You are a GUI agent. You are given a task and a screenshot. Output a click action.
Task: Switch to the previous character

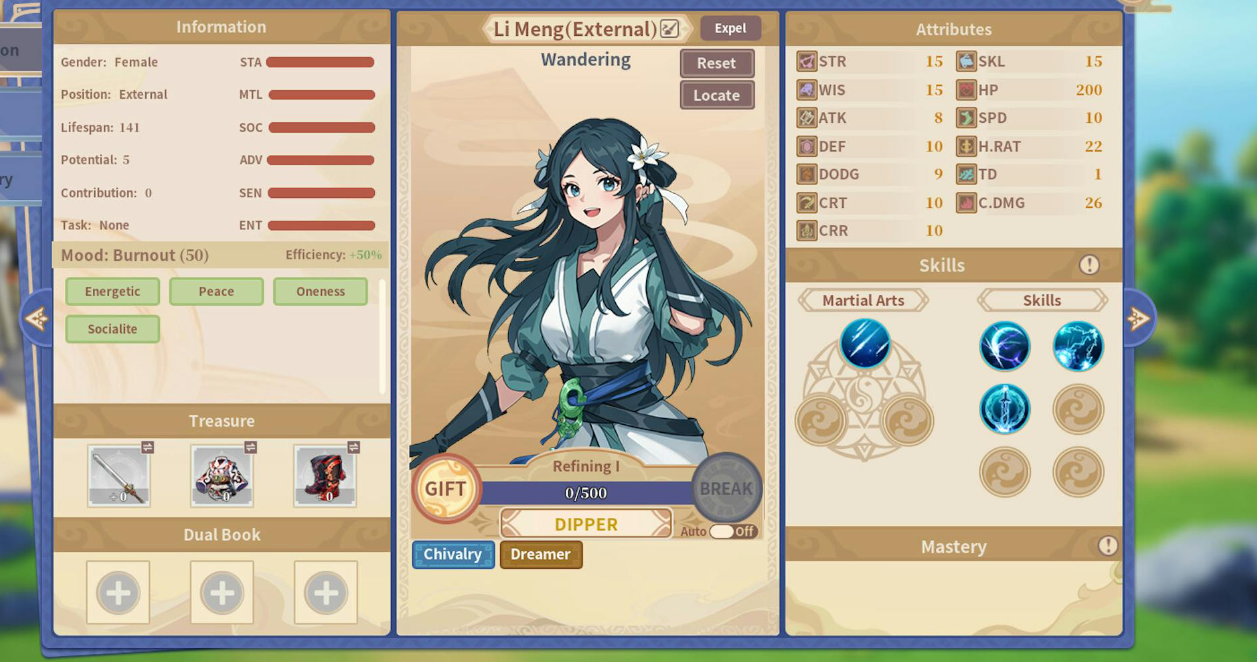(36, 319)
